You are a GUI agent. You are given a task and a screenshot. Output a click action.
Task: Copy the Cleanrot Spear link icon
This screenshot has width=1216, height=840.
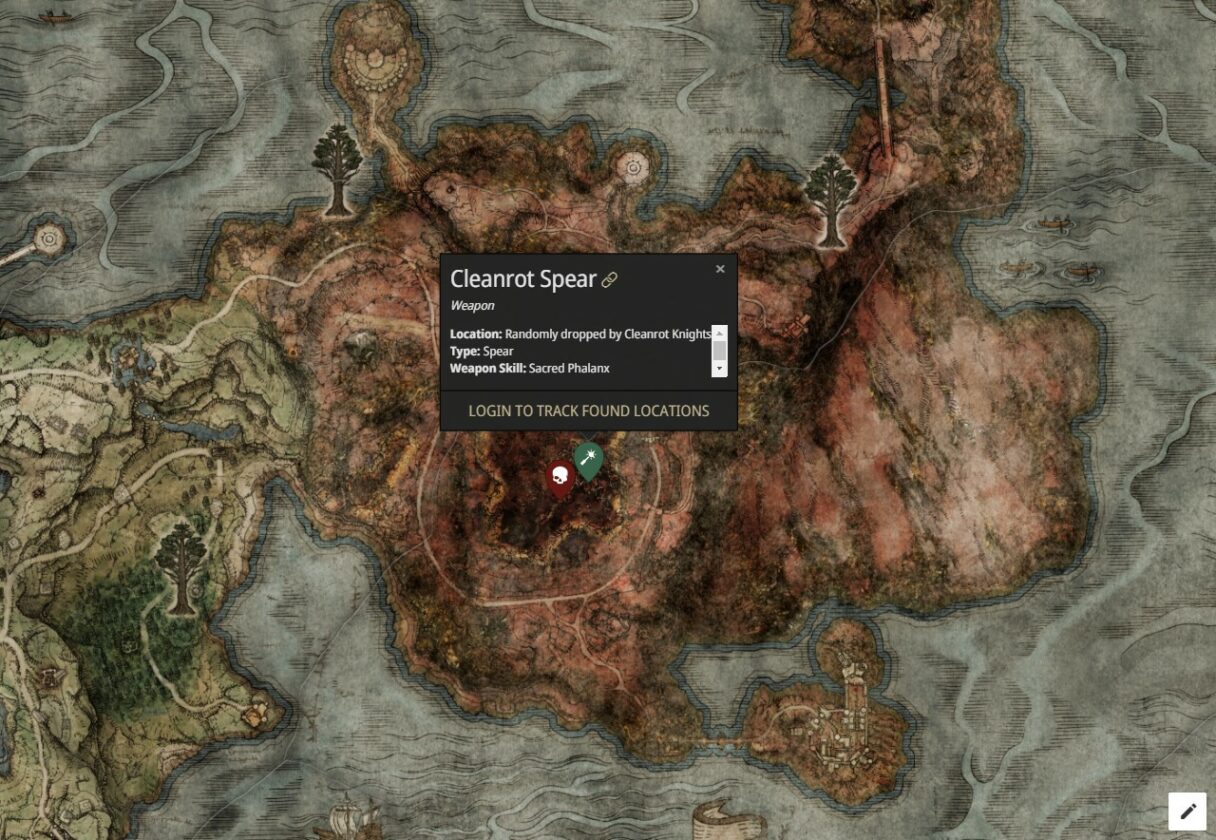click(x=609, y=280)
